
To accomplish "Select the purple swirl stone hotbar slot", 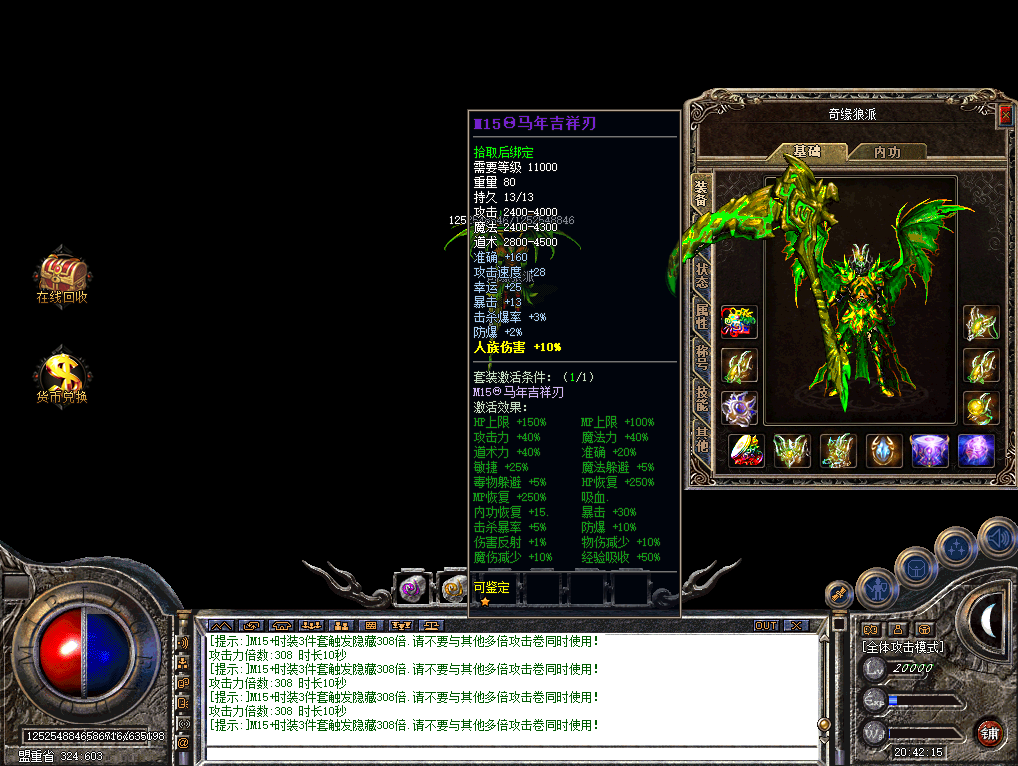I will 411,589.
